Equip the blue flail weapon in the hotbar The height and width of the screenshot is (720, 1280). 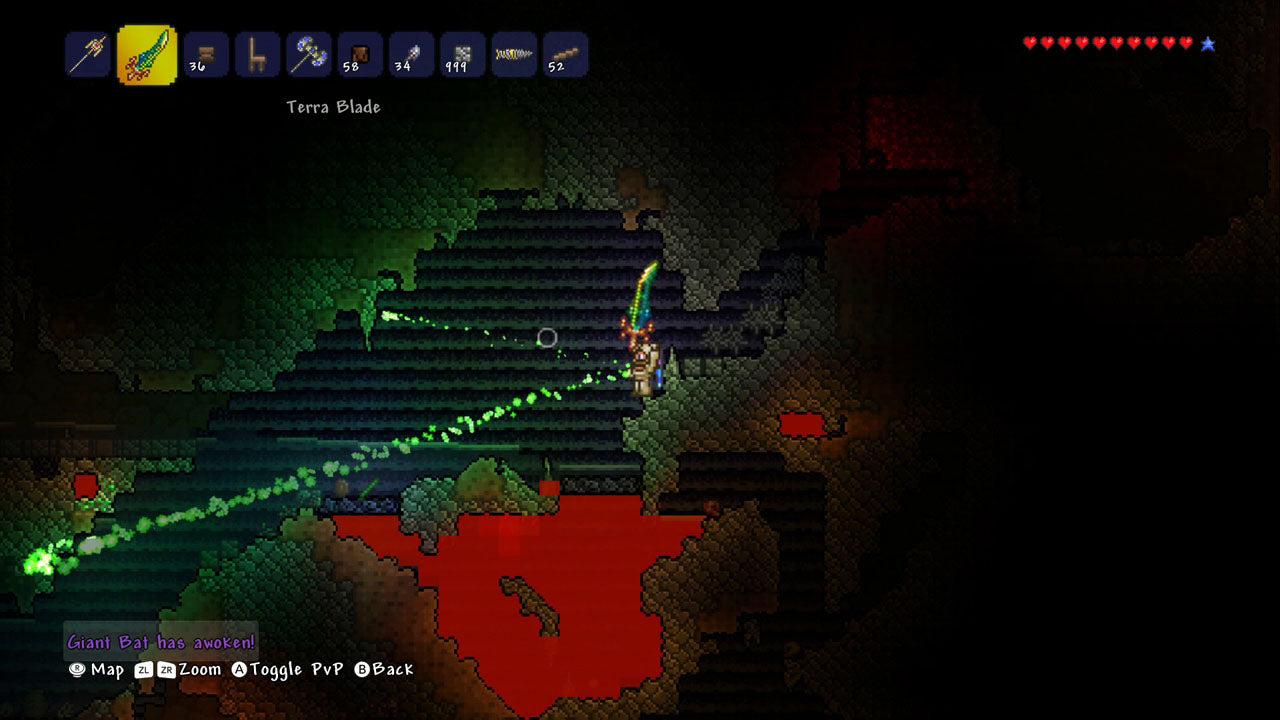pos(310,55)
